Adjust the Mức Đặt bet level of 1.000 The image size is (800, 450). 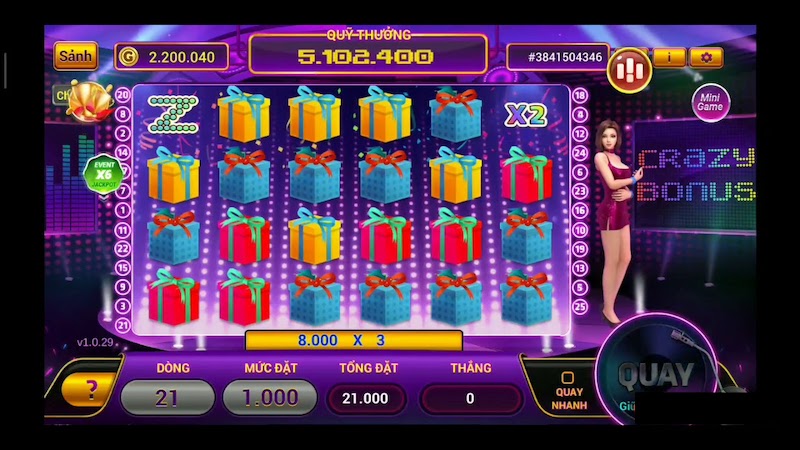[x=270, y=397]
